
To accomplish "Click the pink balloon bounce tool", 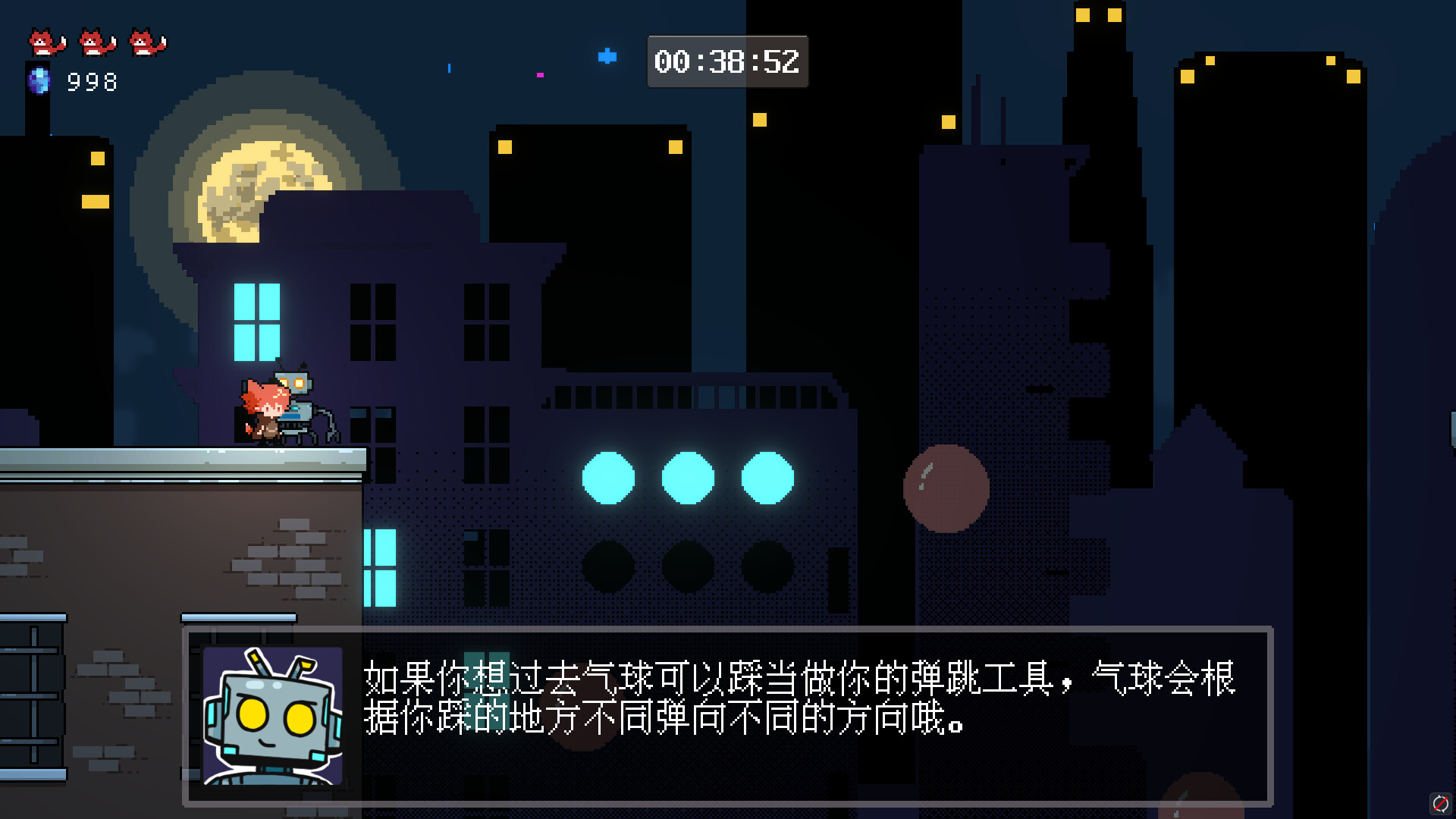I will coord(945,489).
